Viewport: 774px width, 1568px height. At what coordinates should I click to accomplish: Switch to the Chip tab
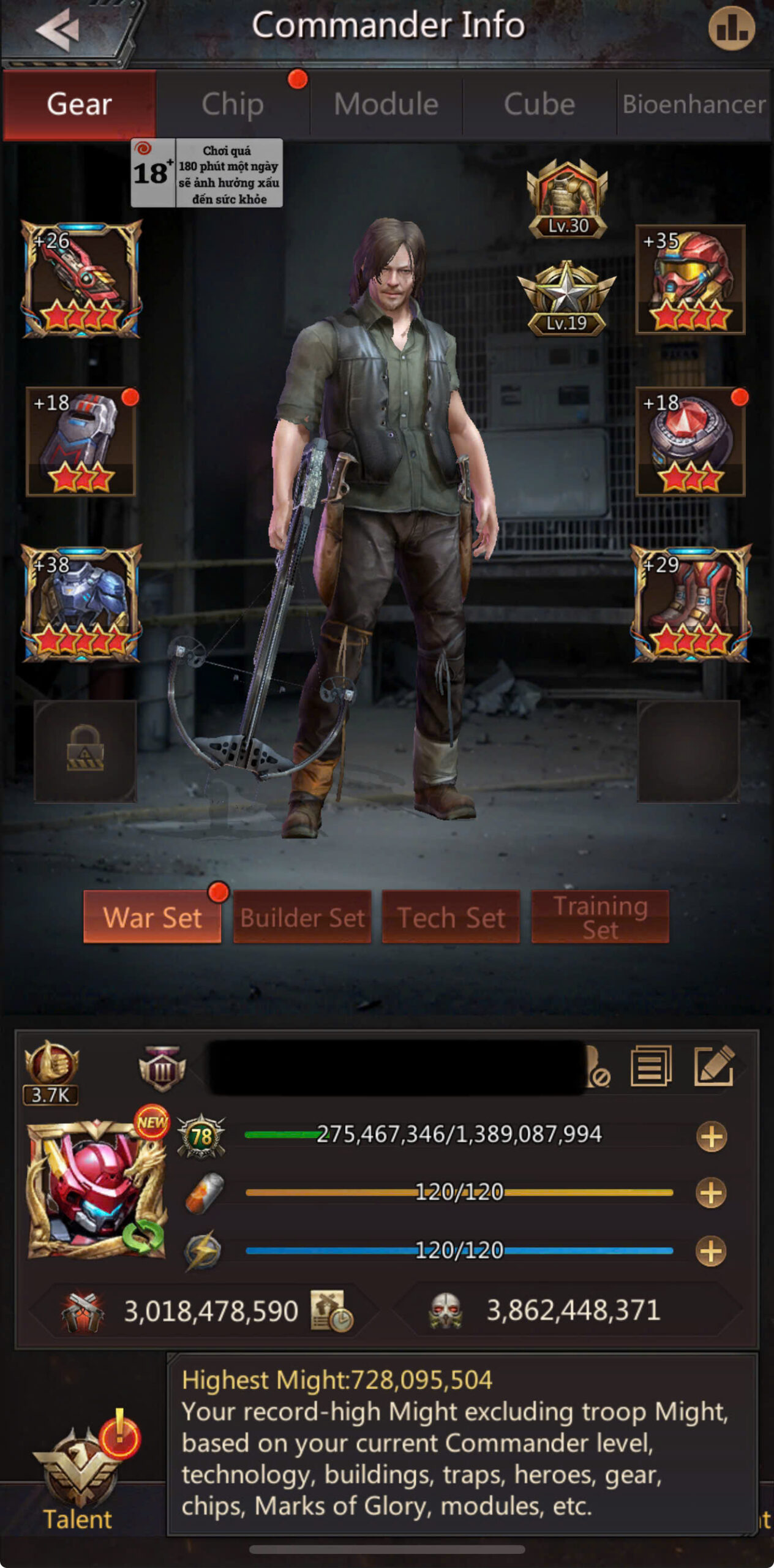[233, 104]
